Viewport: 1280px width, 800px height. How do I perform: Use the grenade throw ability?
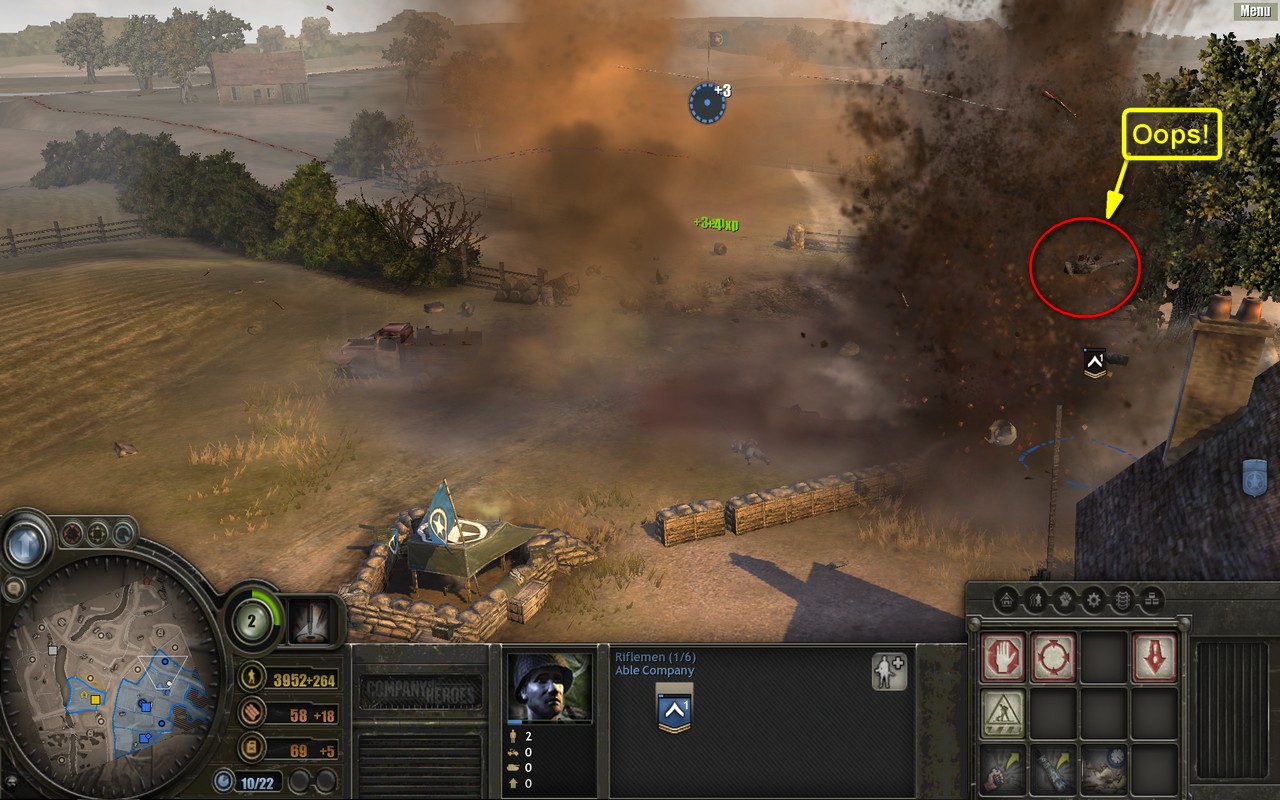[1002, 768]
